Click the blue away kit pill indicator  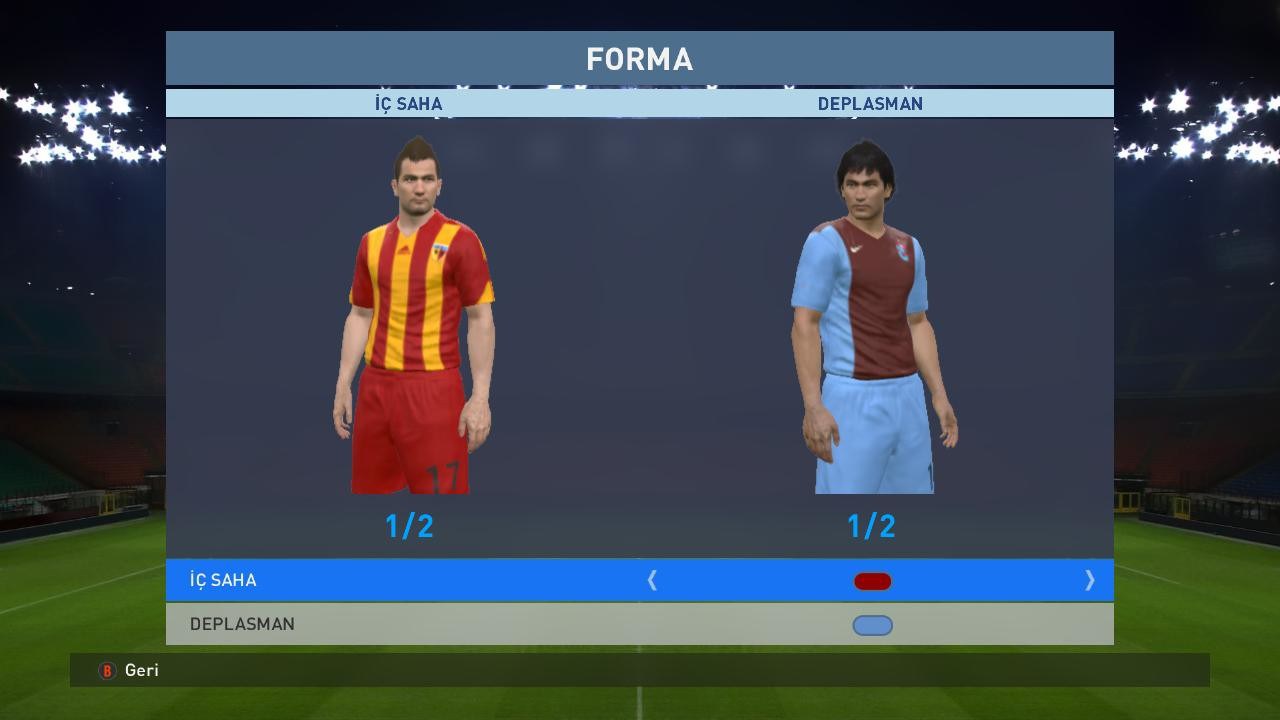[872, 624]
